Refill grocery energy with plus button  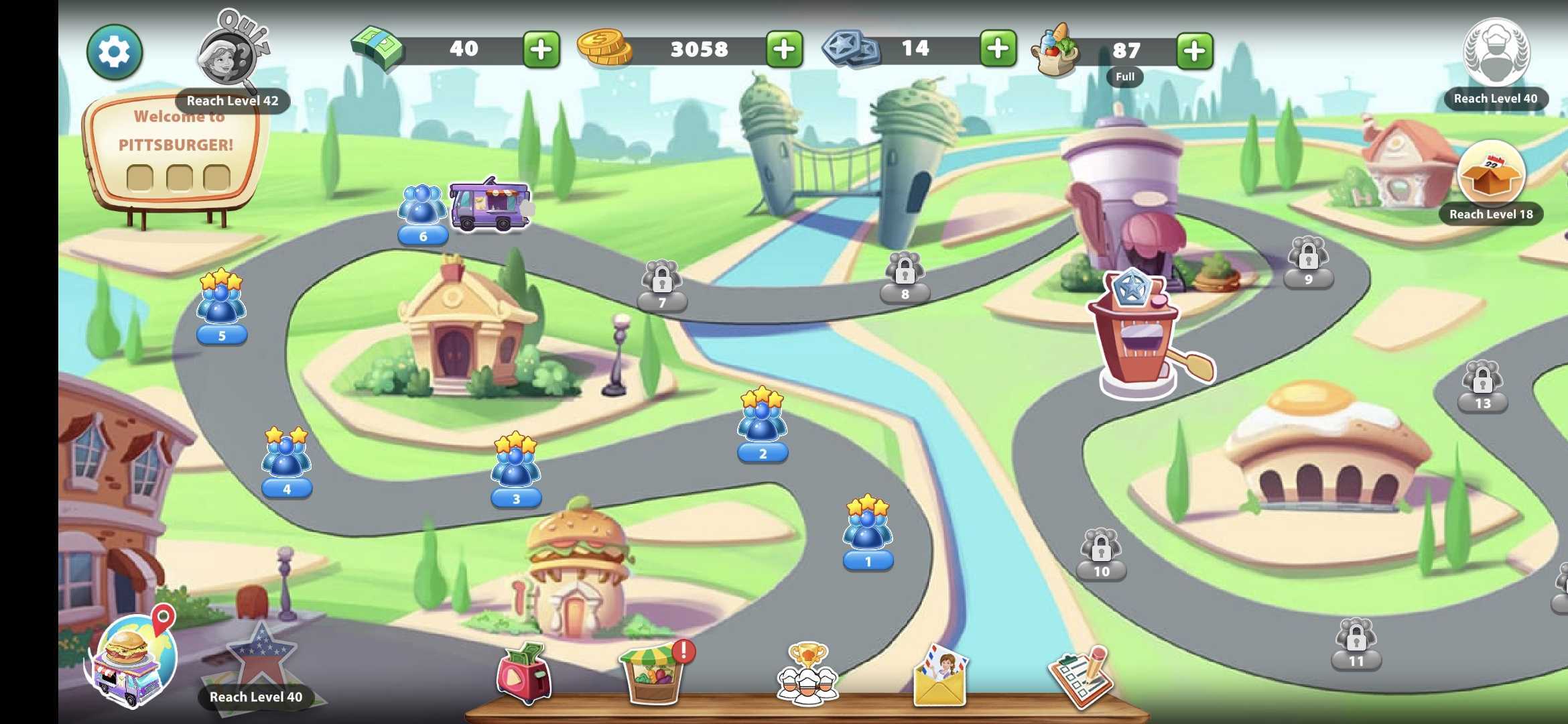pyautogui.click(x=1194, y=51)
